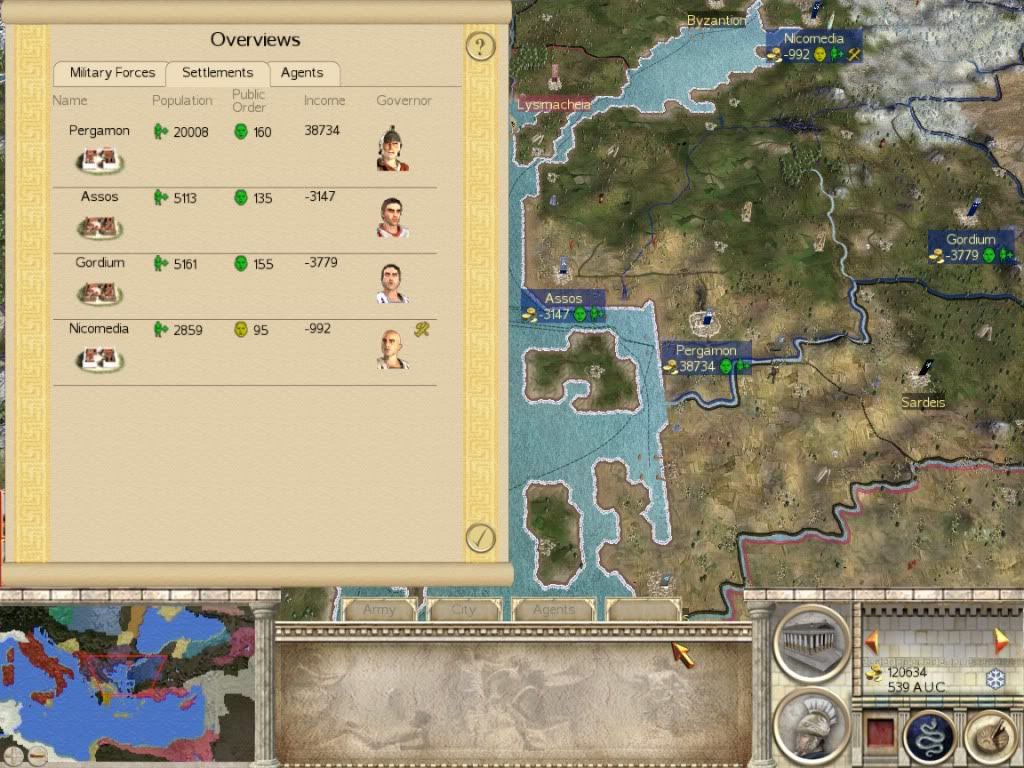Sort settlements by the Income column

(324, 101)
